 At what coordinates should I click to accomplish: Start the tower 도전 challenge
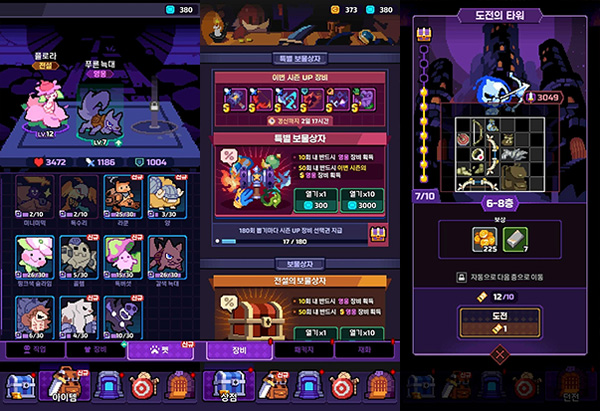click(x=497, y=323)
